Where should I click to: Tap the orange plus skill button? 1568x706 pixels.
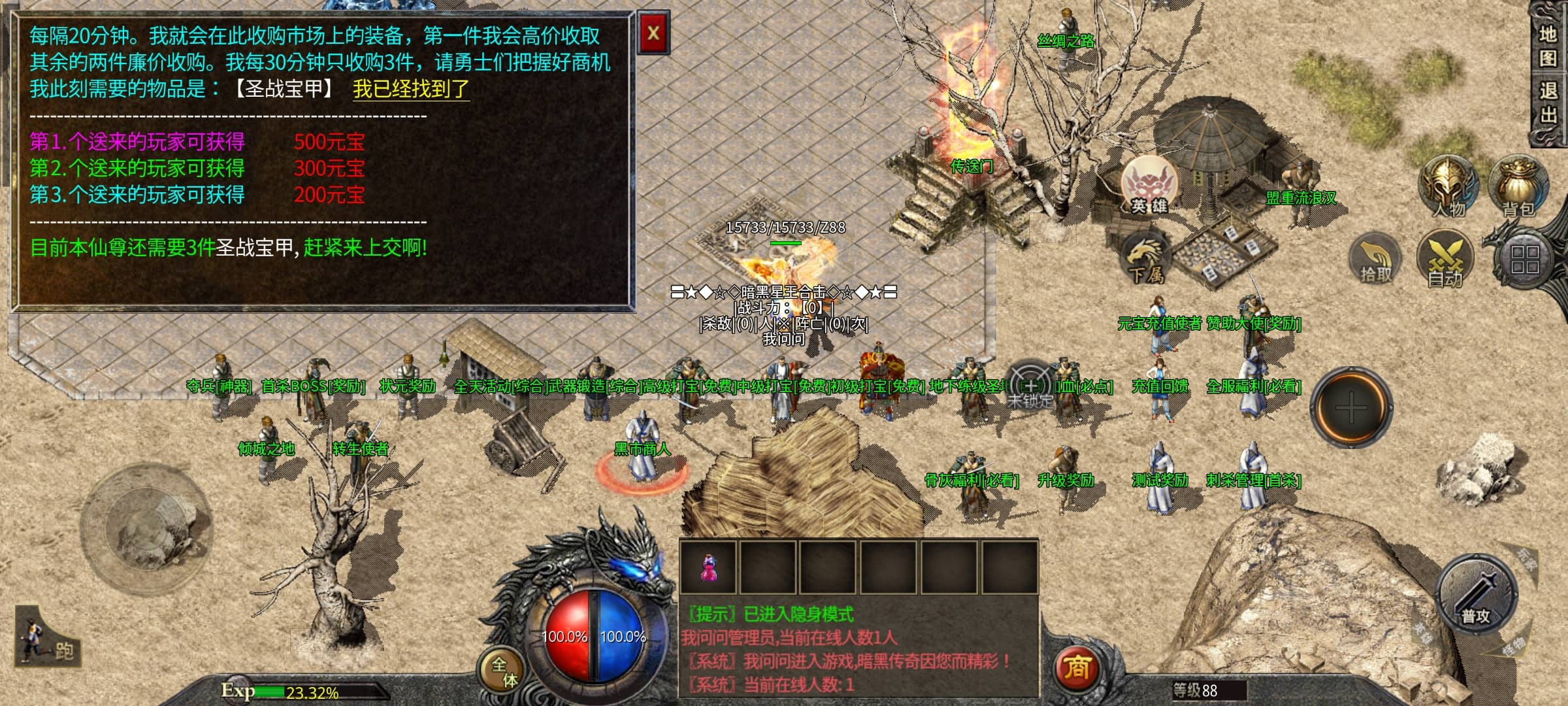(x=1351, y=408)
